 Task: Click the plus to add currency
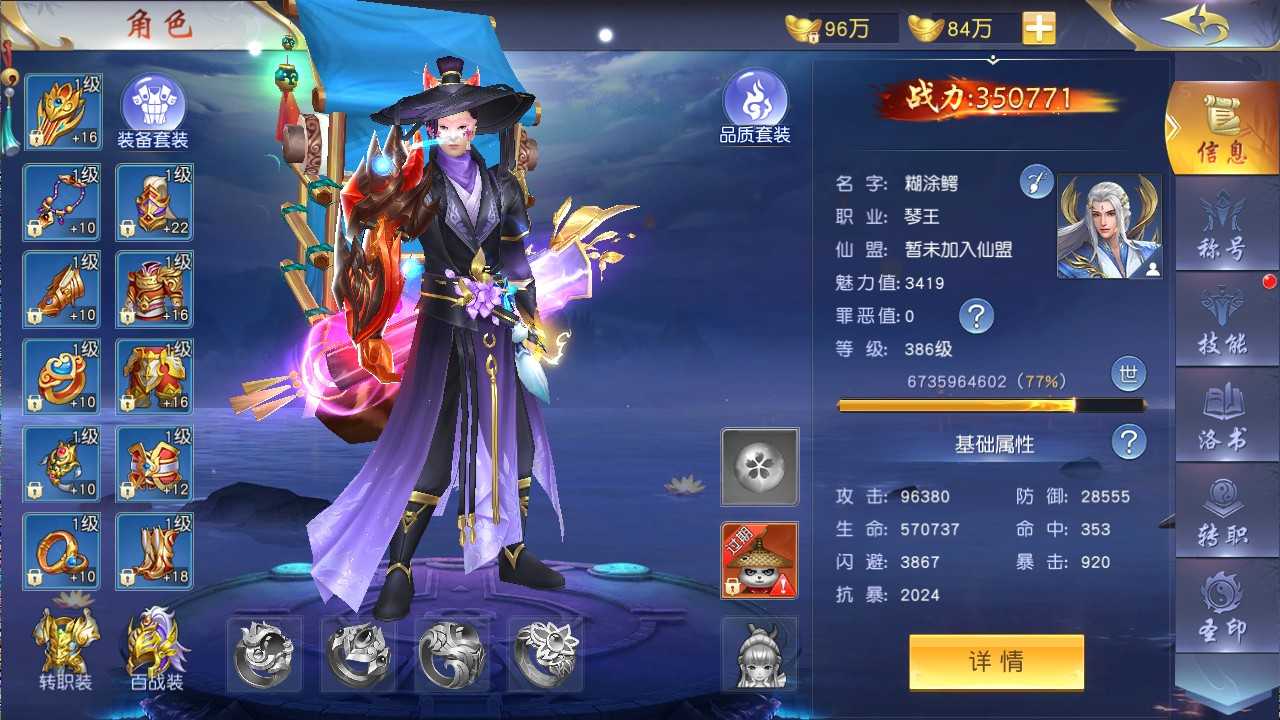click(1040, 27)
